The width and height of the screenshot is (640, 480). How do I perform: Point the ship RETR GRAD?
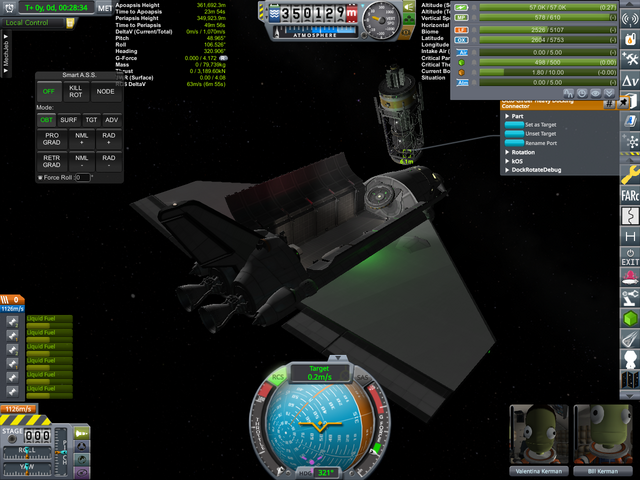coord(52,161)
